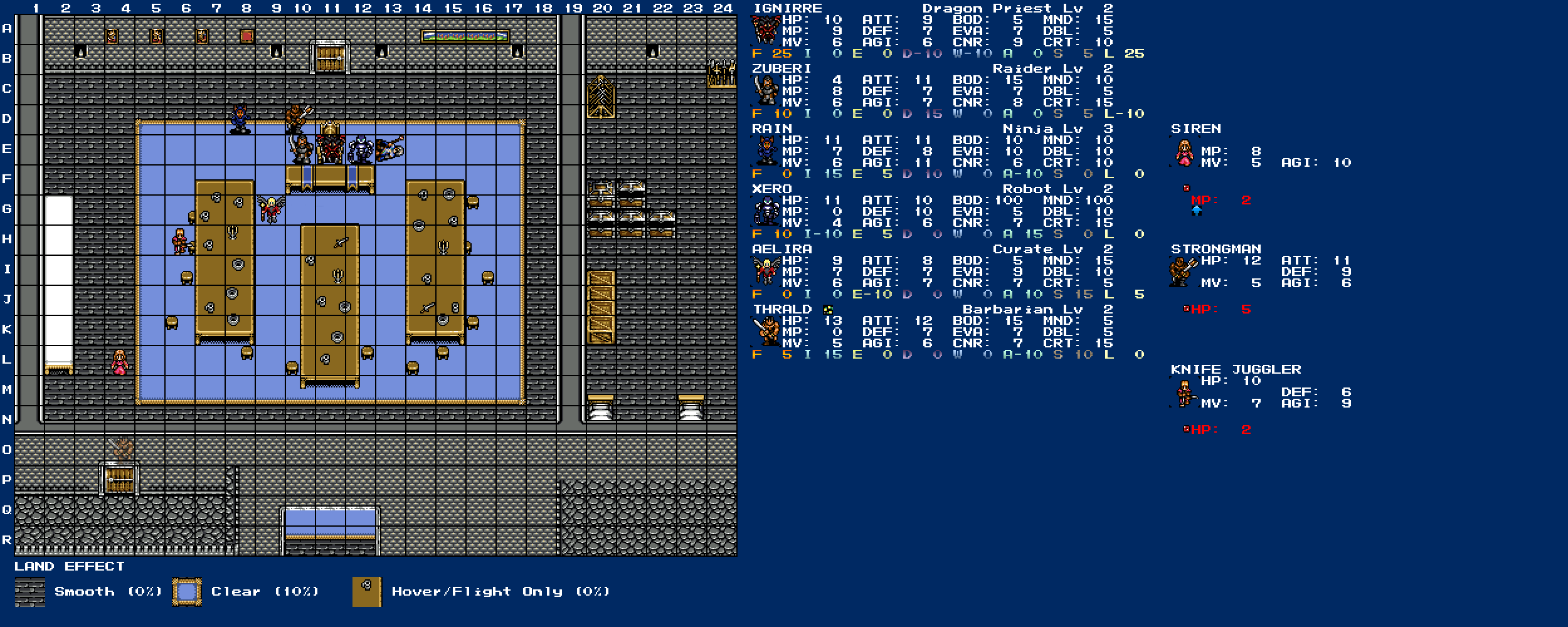Click the Knife Juggler enemy portrait
The height and width of the screenshot is (627, 1568).
1184,394
